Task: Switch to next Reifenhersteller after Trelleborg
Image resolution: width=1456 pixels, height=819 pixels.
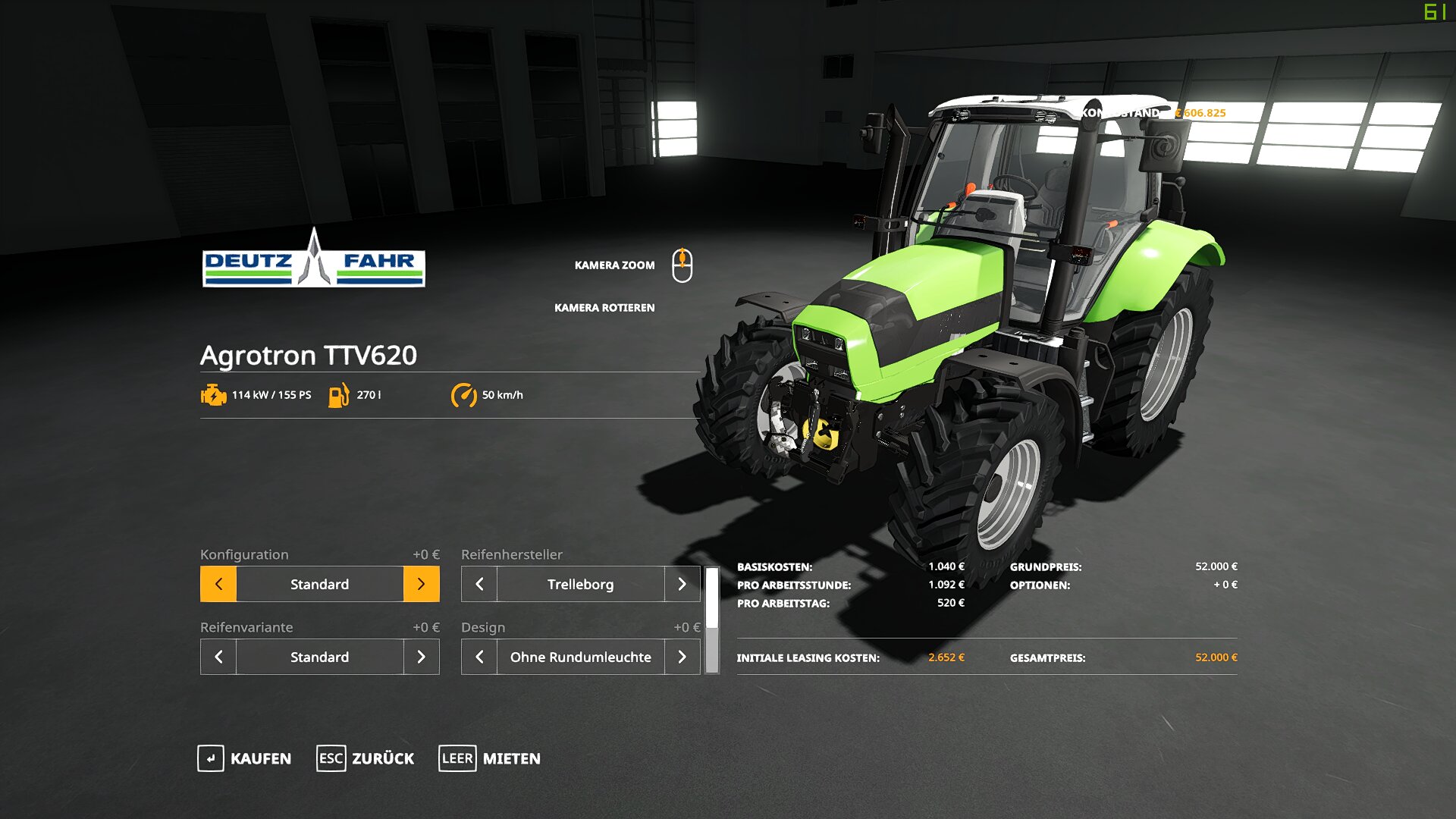Action: [682, 584]
